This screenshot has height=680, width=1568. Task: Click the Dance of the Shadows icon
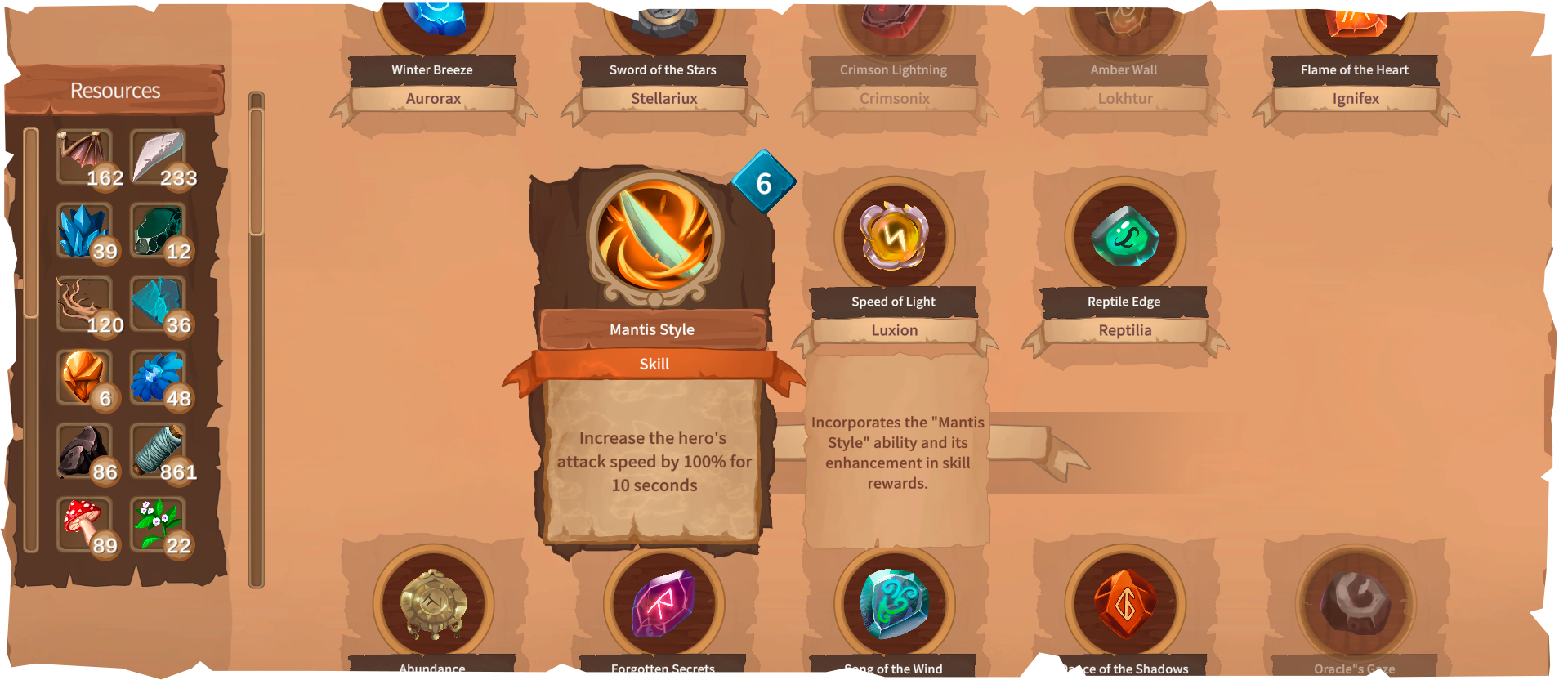tap(1124, 605)
